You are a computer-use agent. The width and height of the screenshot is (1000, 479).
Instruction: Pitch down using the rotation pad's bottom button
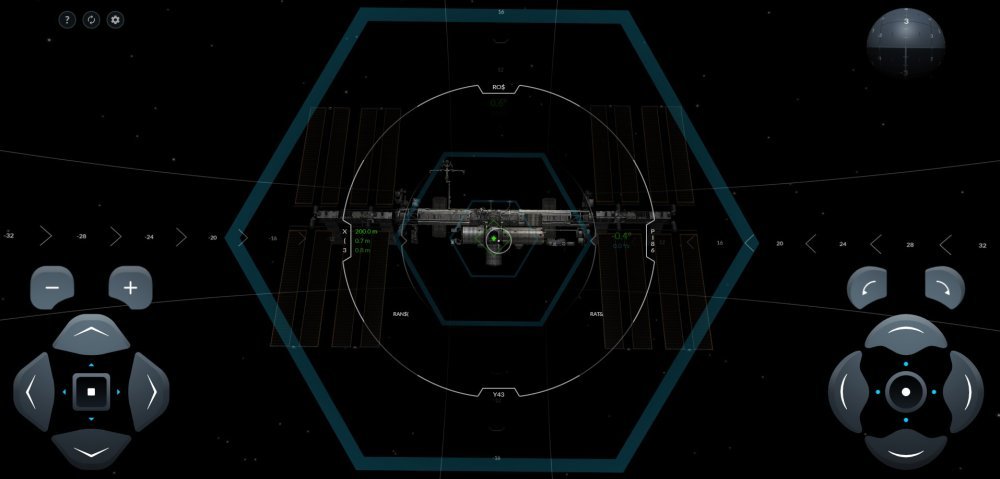(x=906, y=449)
